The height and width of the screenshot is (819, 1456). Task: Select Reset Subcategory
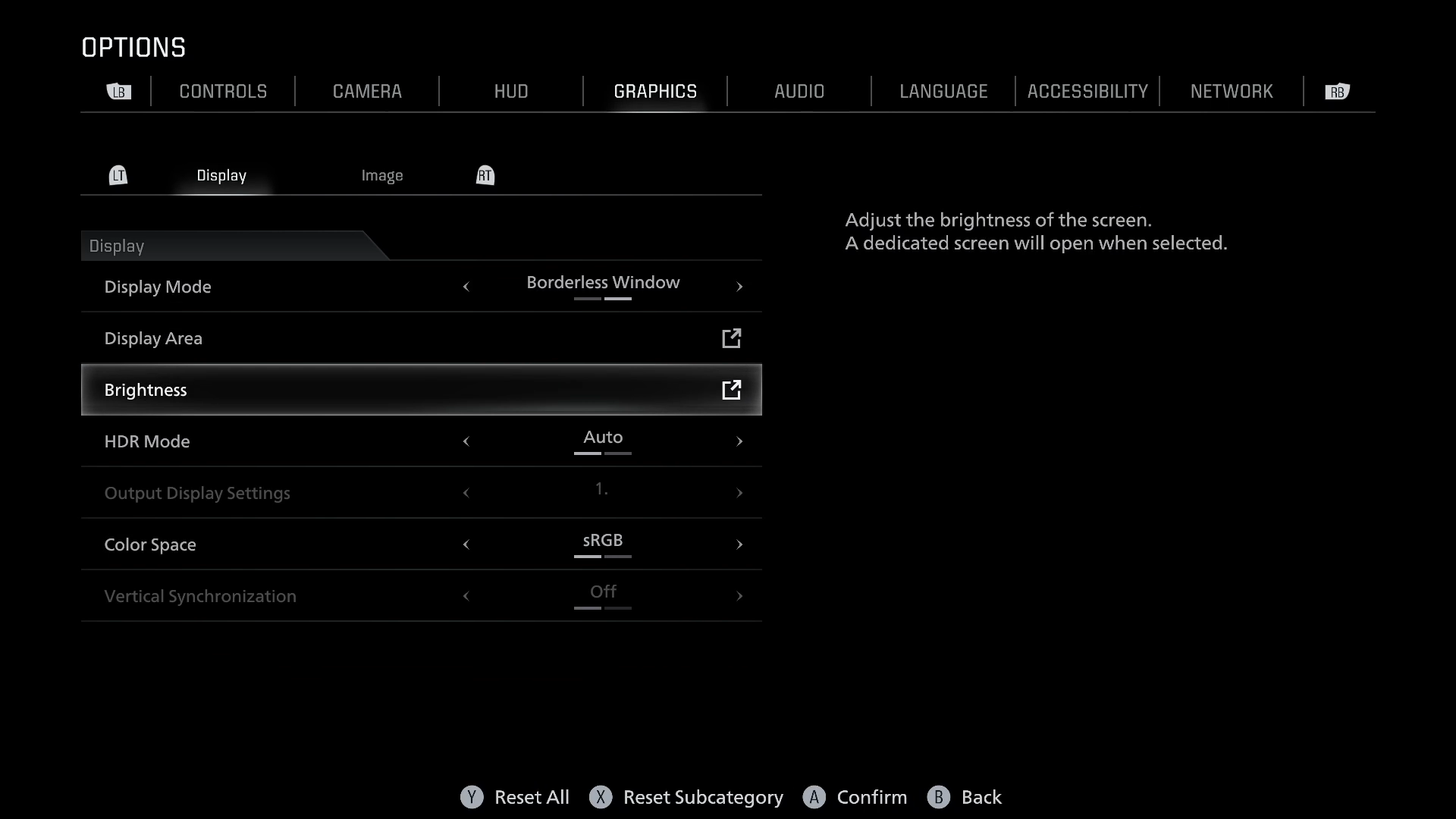tap(687, 797)
